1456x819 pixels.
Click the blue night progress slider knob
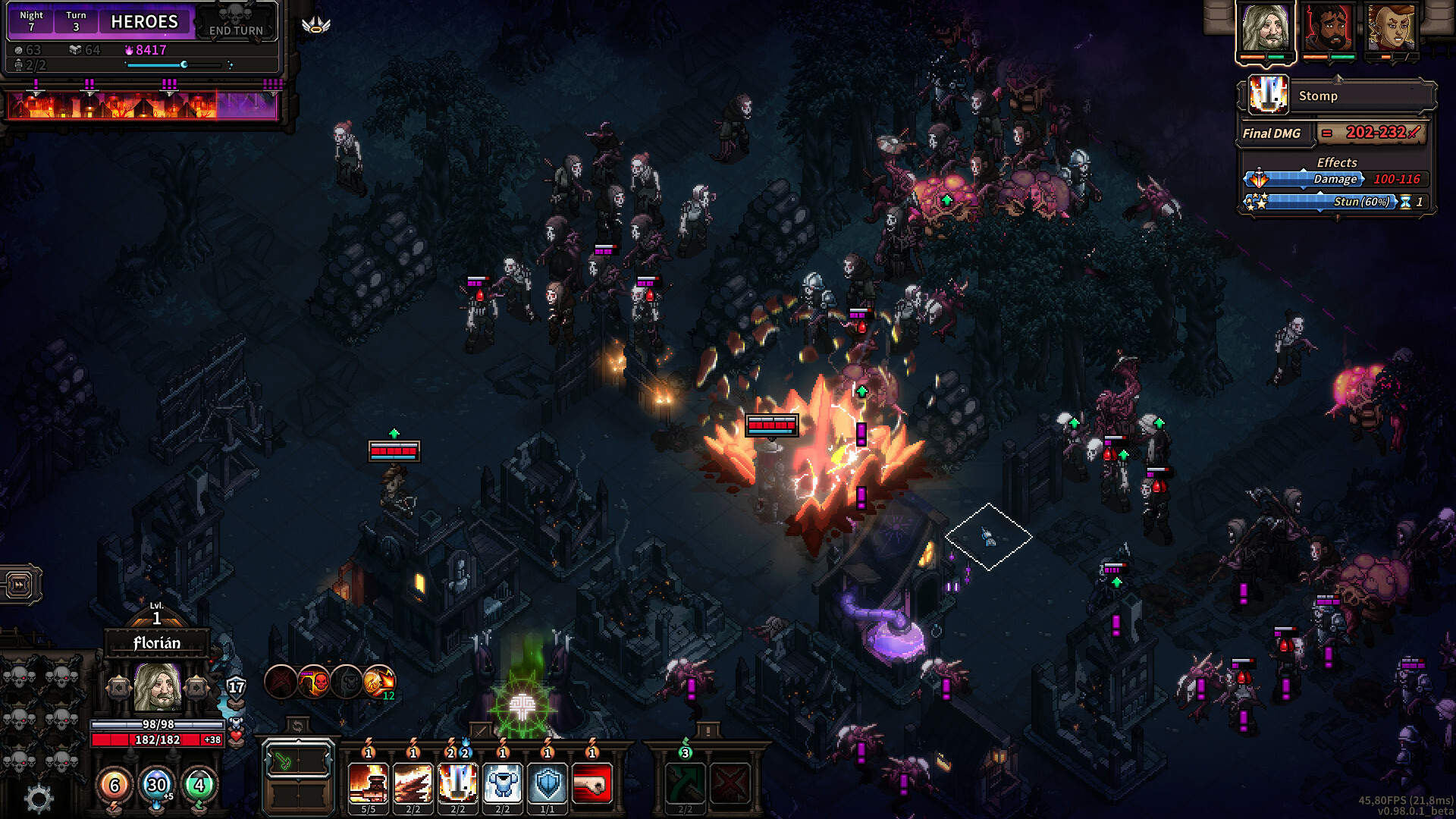click(x=184, y=64)
